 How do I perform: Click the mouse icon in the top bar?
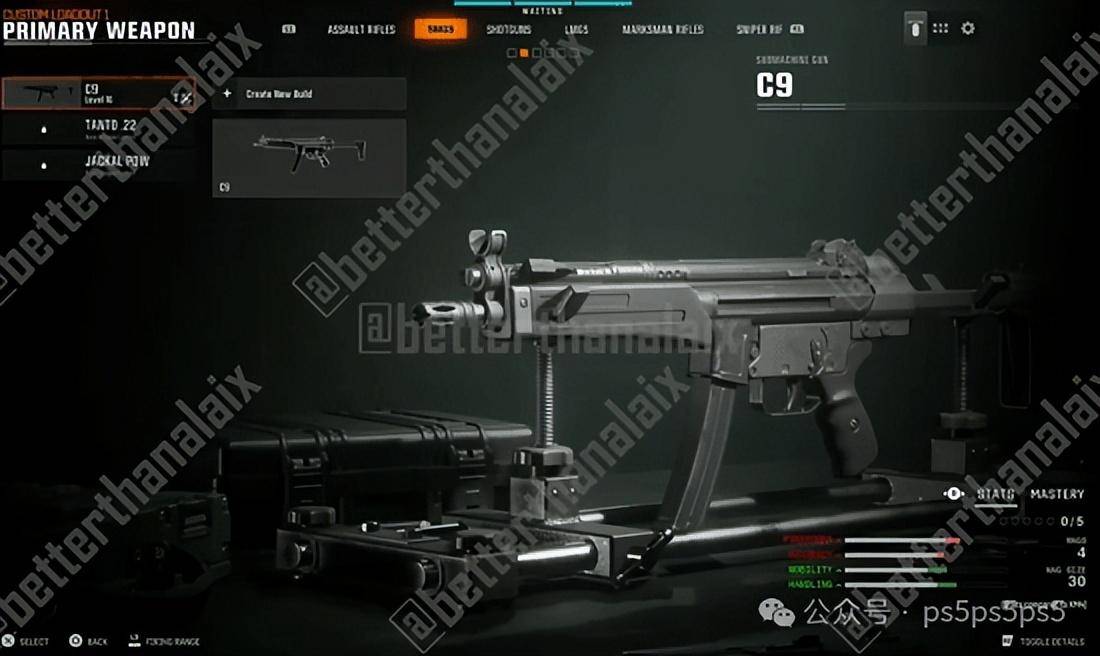pos(913,29)
